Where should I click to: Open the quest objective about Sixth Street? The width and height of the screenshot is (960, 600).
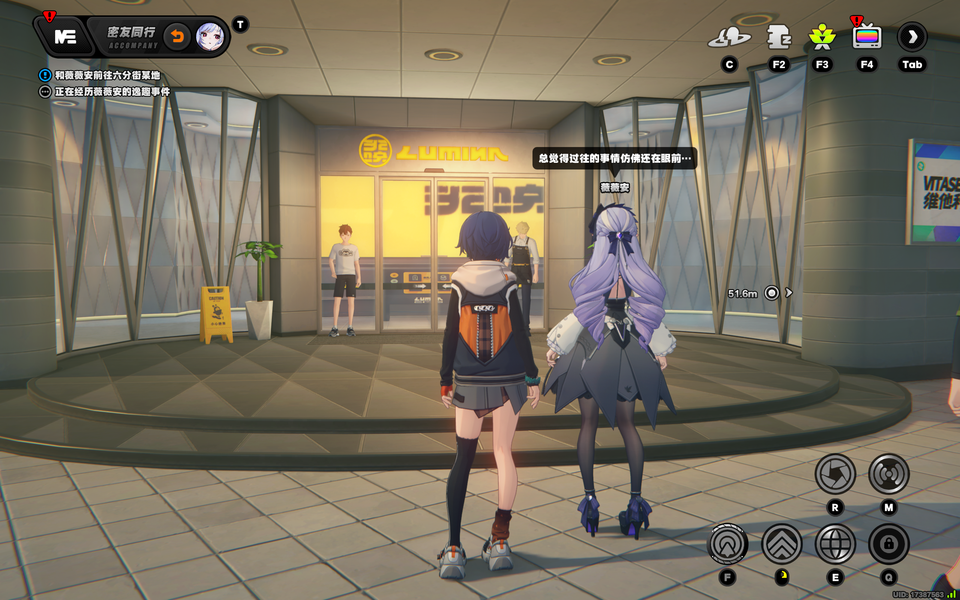(107, 75)
